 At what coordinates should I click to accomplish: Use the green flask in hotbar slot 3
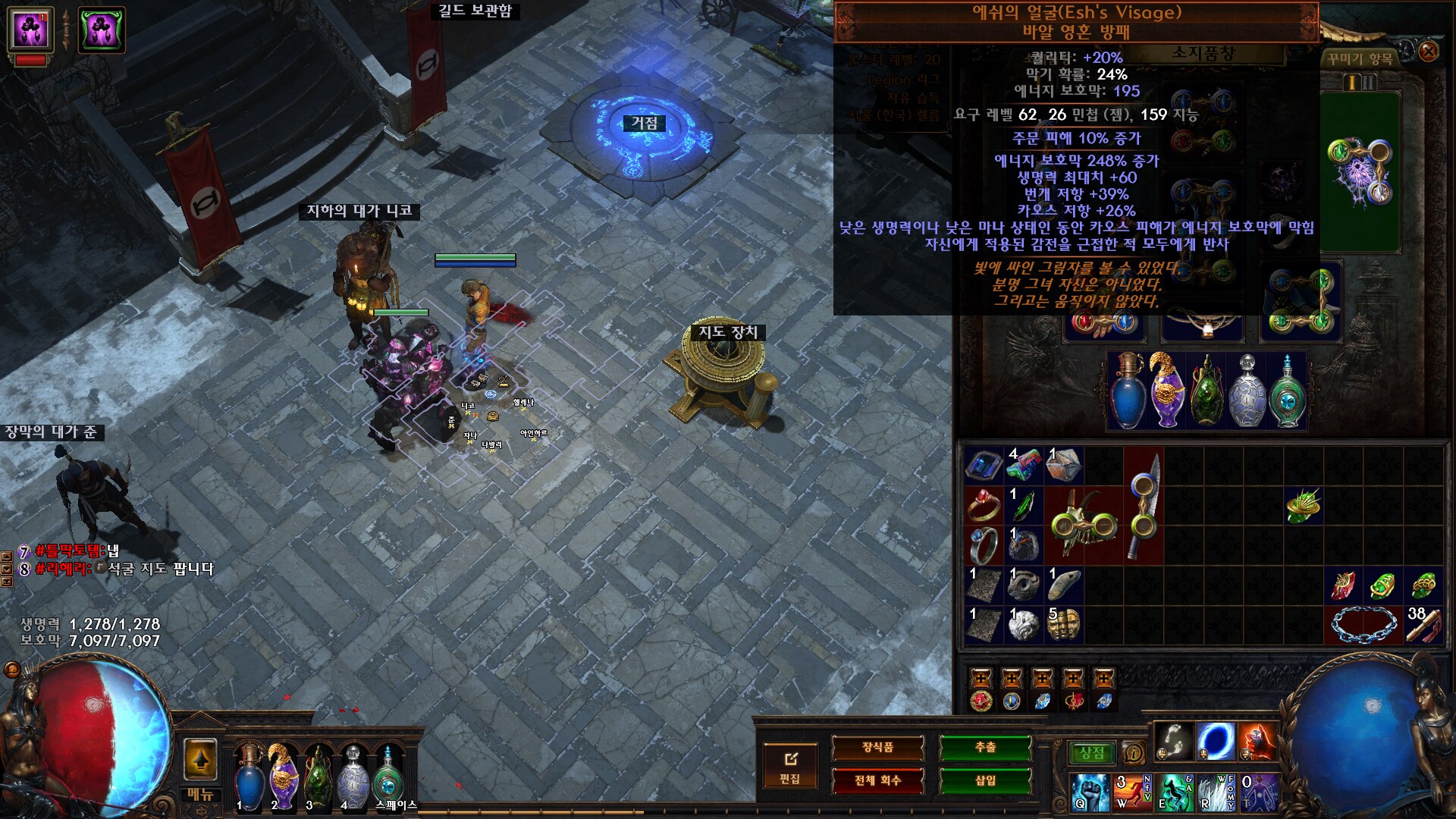tap(318, 775)
